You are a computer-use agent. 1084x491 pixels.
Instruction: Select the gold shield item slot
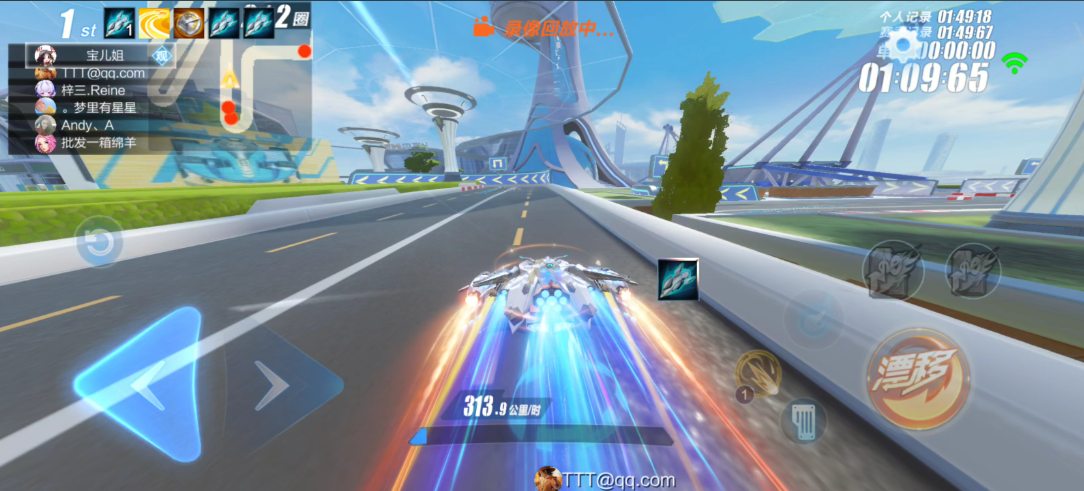(x=189, y=22)
